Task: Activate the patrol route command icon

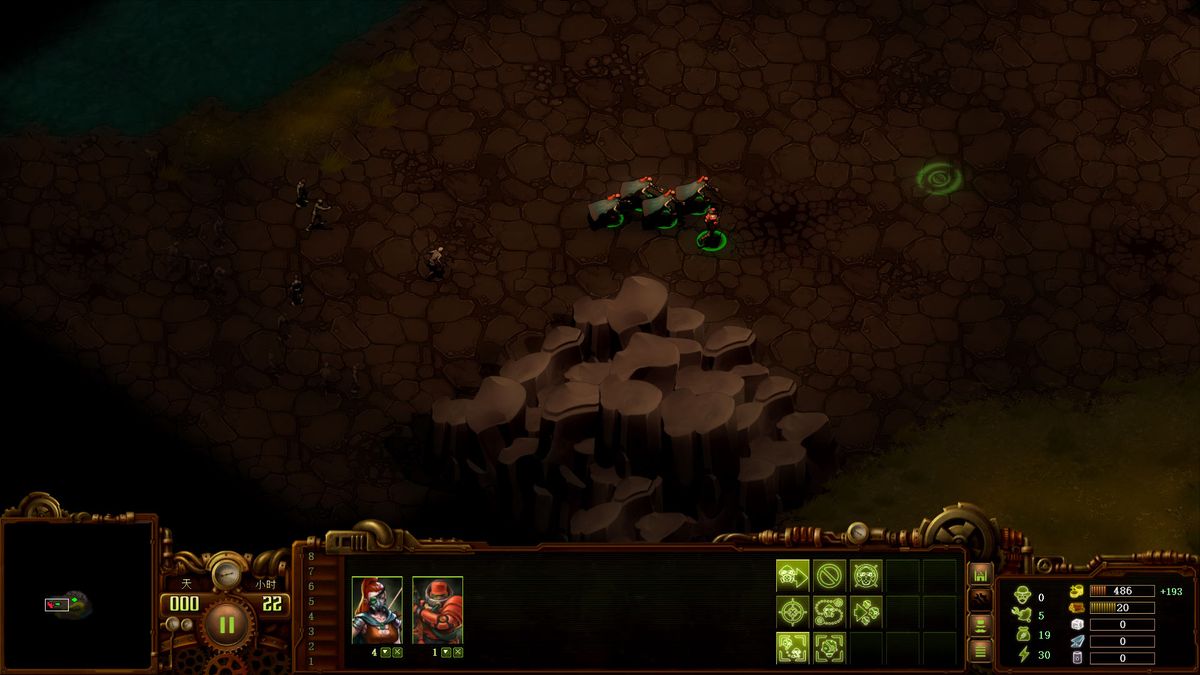Action: [829, 611]
